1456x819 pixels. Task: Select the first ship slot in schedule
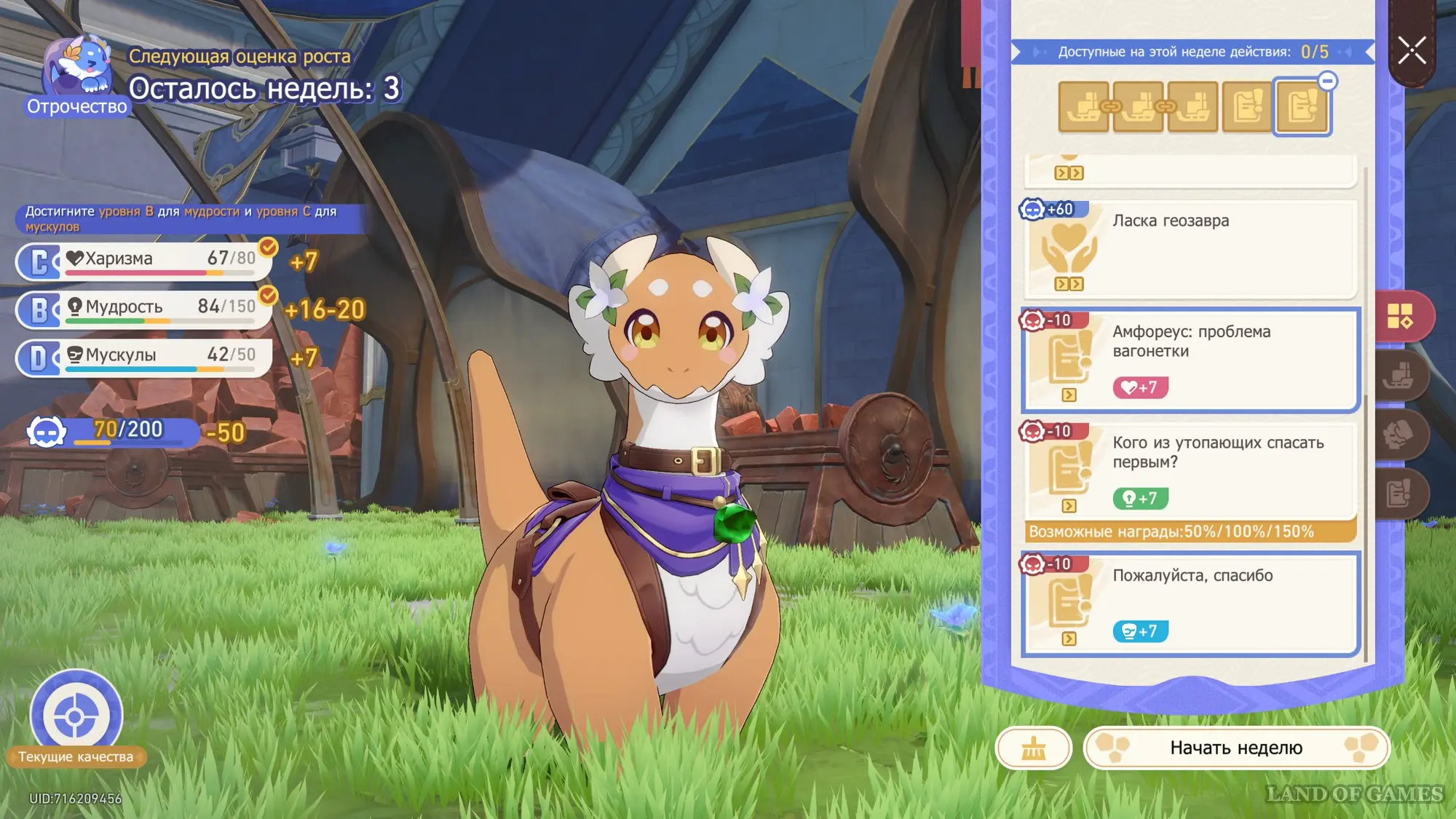pyautogui.click(x=1083, y=107)
